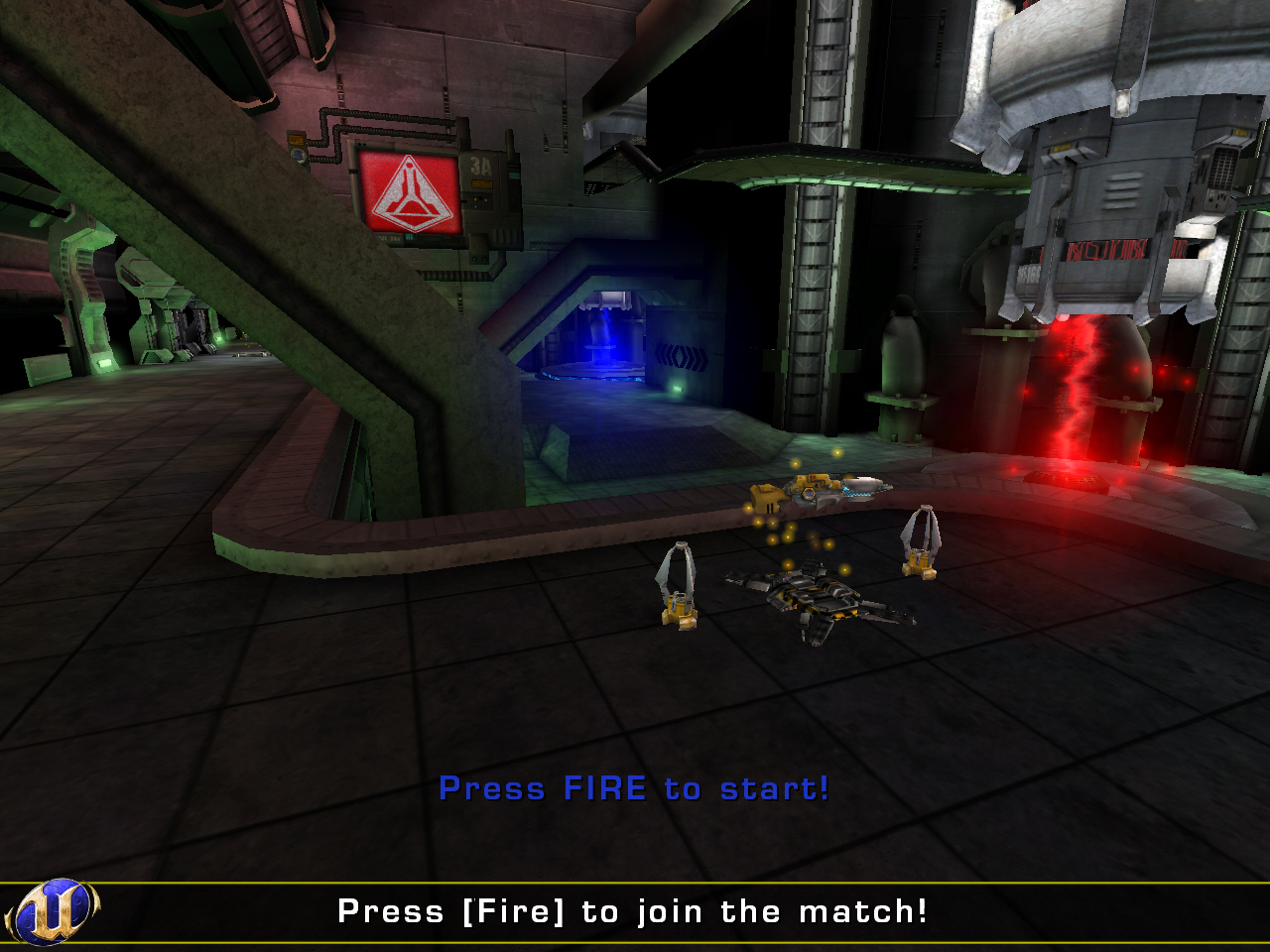This screenshot has height=952, width=1270.
Task: Expand the 3A sector display panel
Action: tap(479, 169)
